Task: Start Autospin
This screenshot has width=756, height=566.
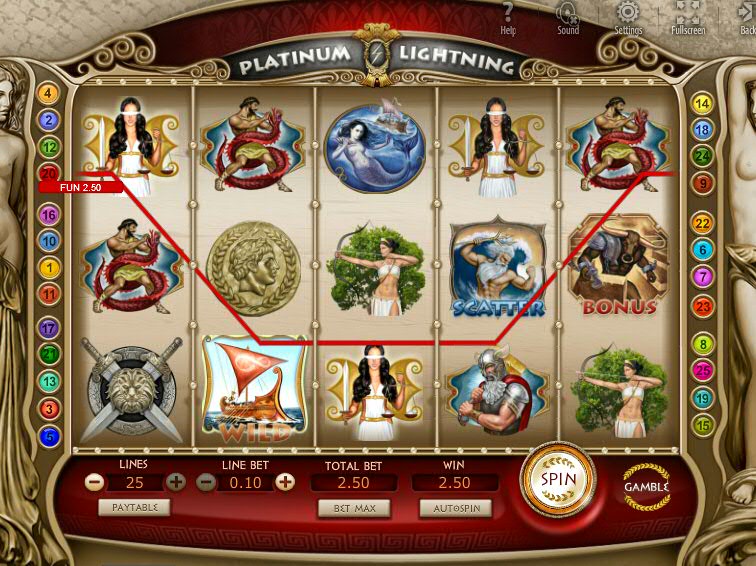Action: pyautogui.click(x=455, y=508)
